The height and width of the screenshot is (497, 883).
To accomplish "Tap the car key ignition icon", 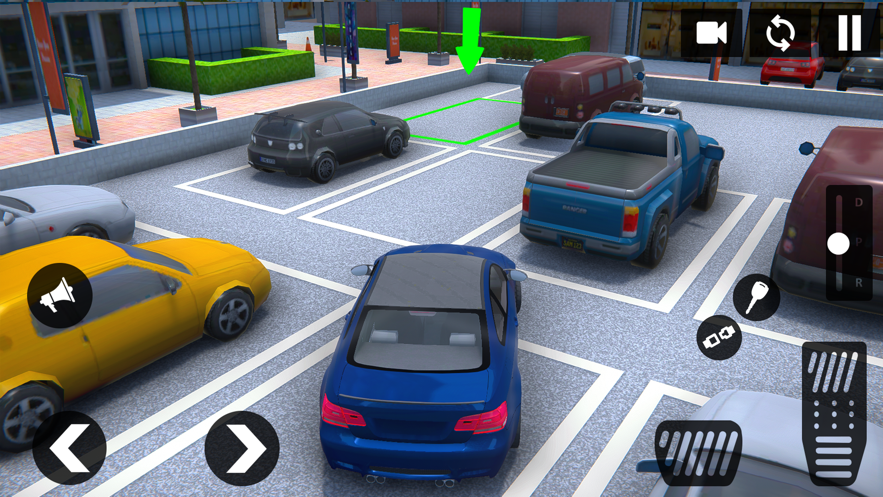I will coord(756,297).
